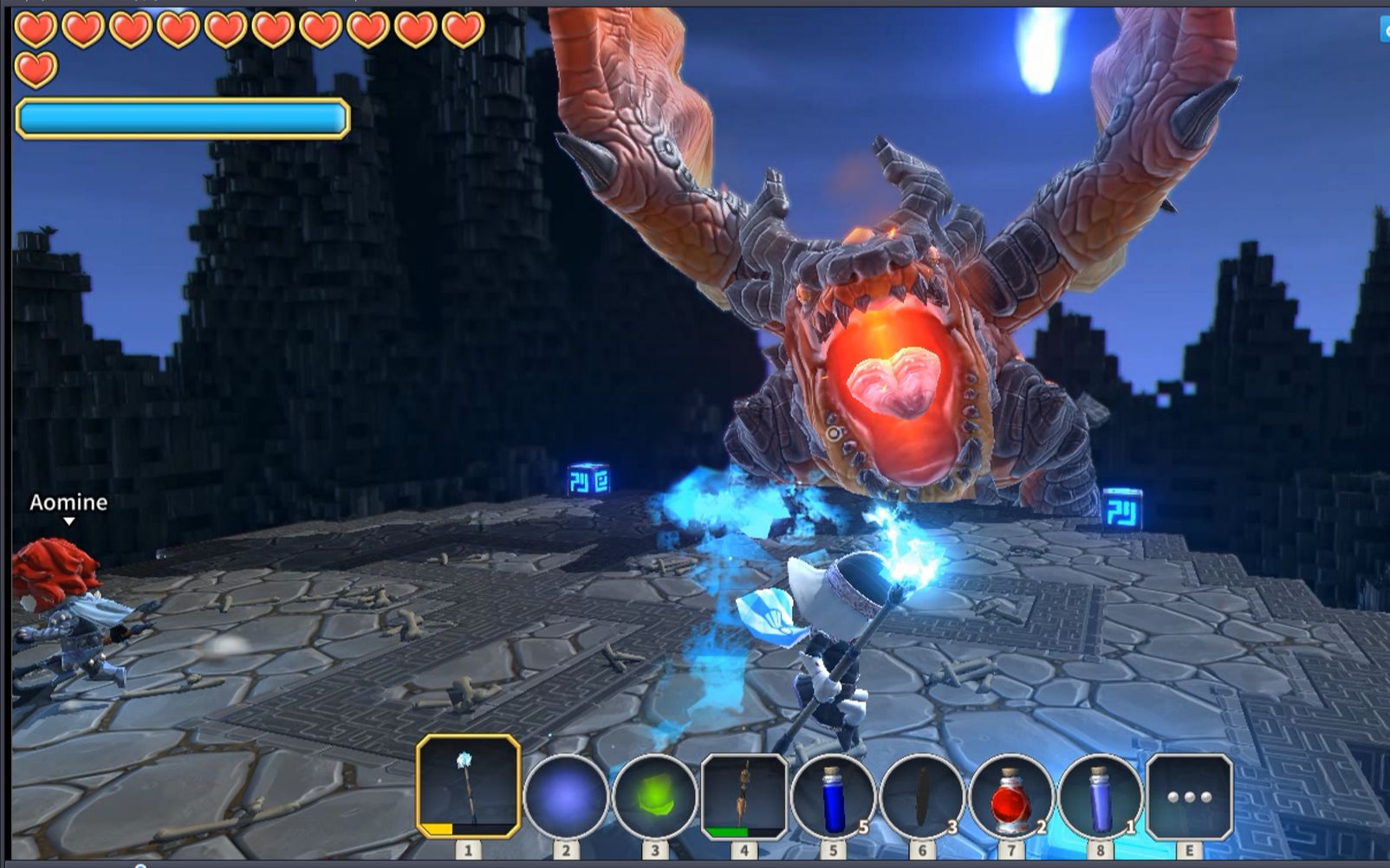Use the light purple potion with count 1
Image resolution: width=1390 pixels, height=868 pixels.
pyautogui.click(x=1100, y=796)
